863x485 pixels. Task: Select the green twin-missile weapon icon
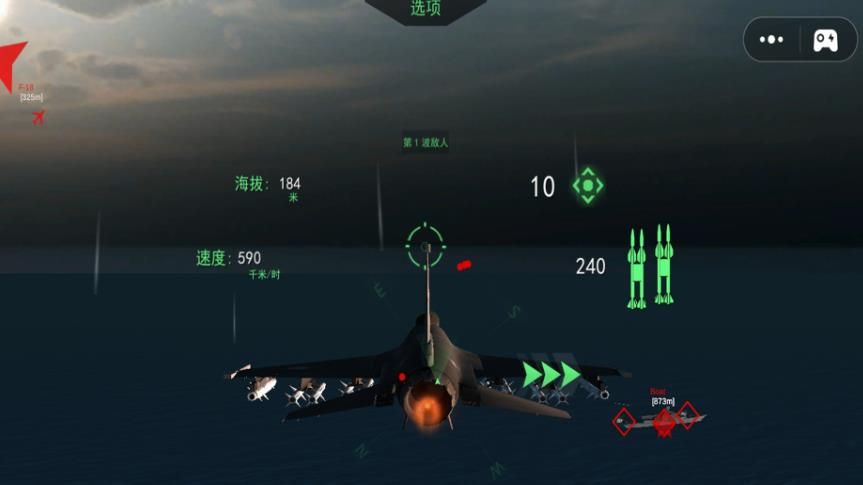click(649, 266)
